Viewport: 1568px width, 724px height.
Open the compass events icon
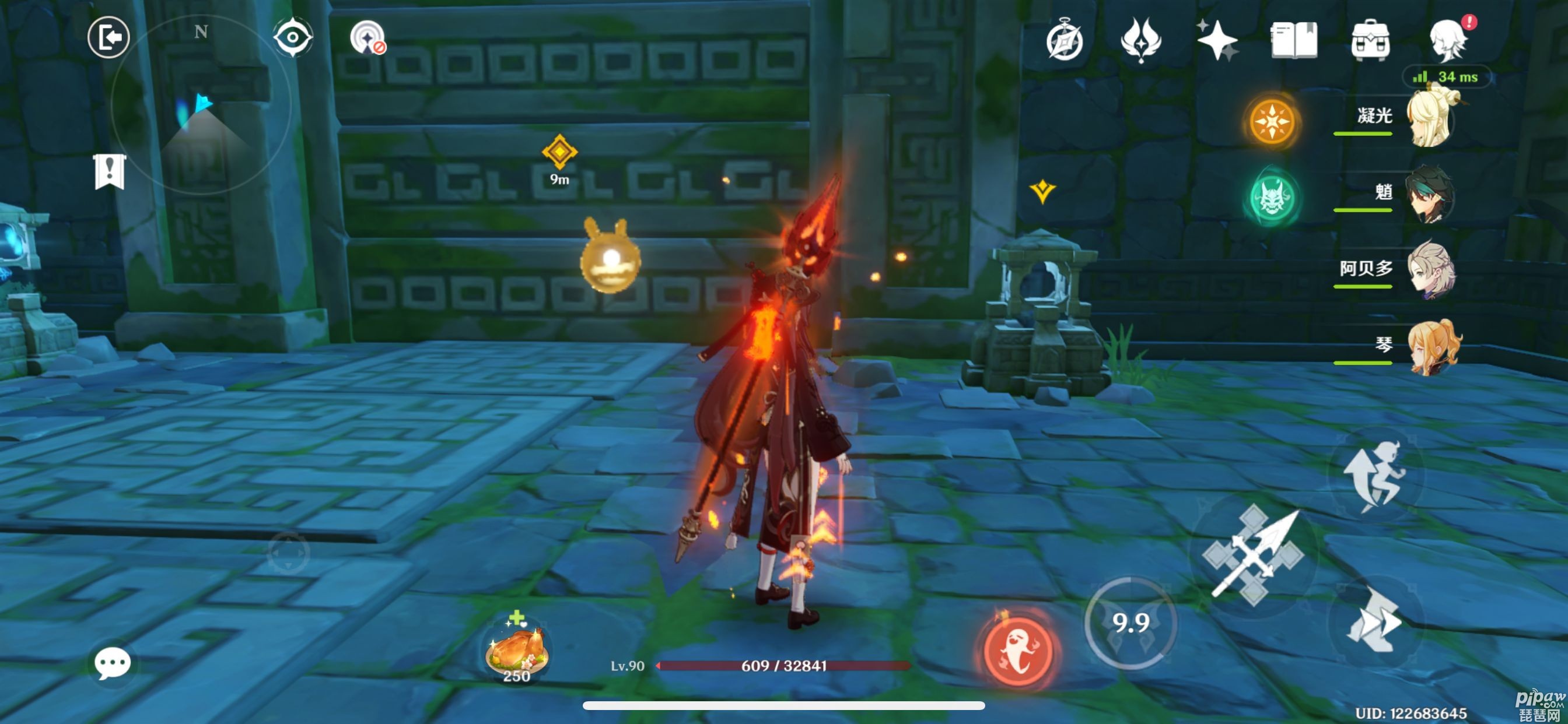click(1065, 41)
